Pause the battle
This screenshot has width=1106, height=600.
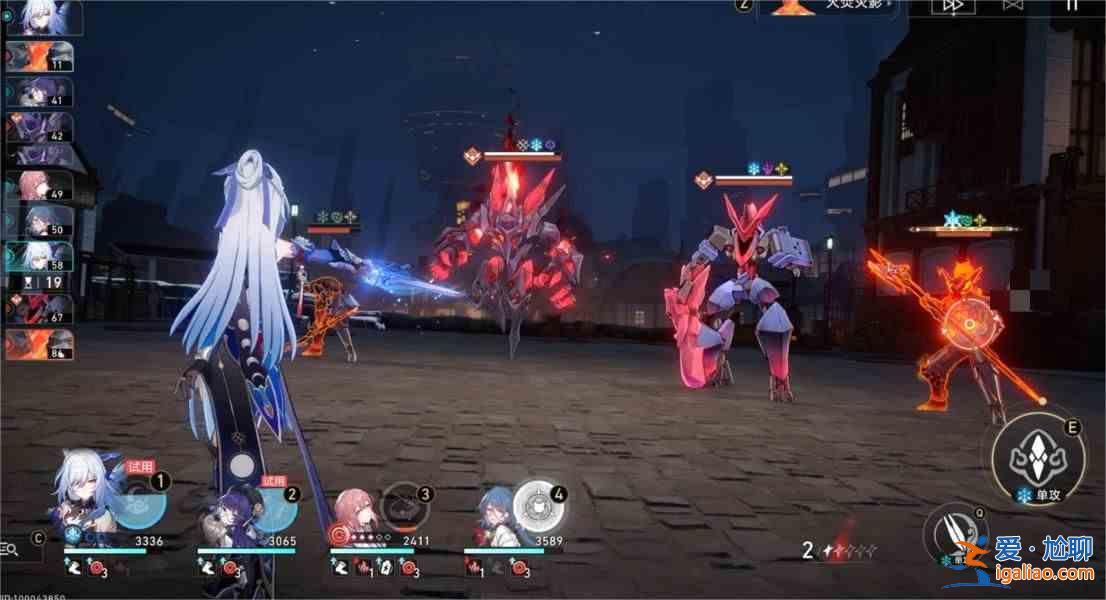click(x=1071, y=6)
